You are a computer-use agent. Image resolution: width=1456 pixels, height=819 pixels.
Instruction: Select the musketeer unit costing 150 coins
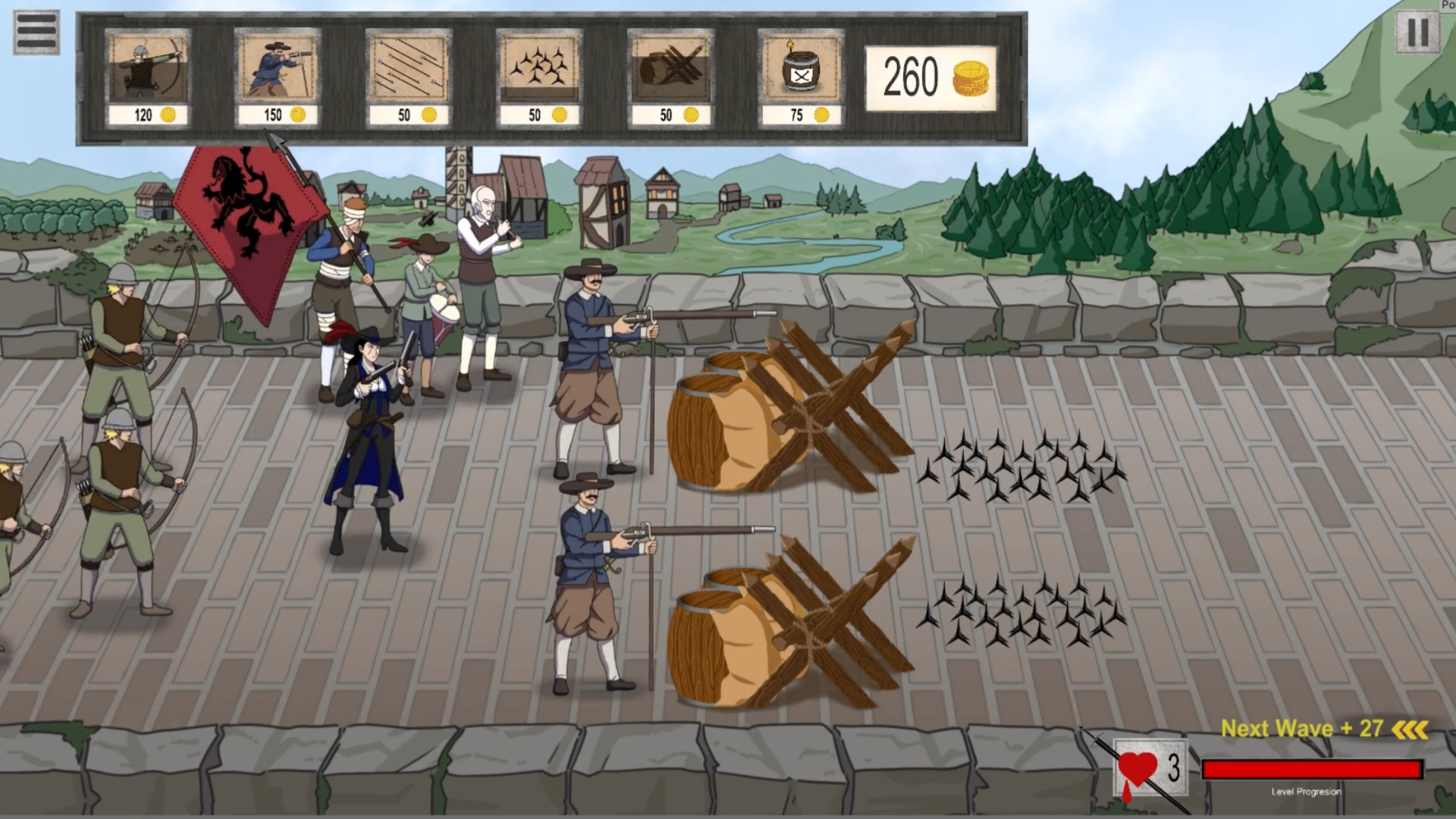(x=277, y=68)
